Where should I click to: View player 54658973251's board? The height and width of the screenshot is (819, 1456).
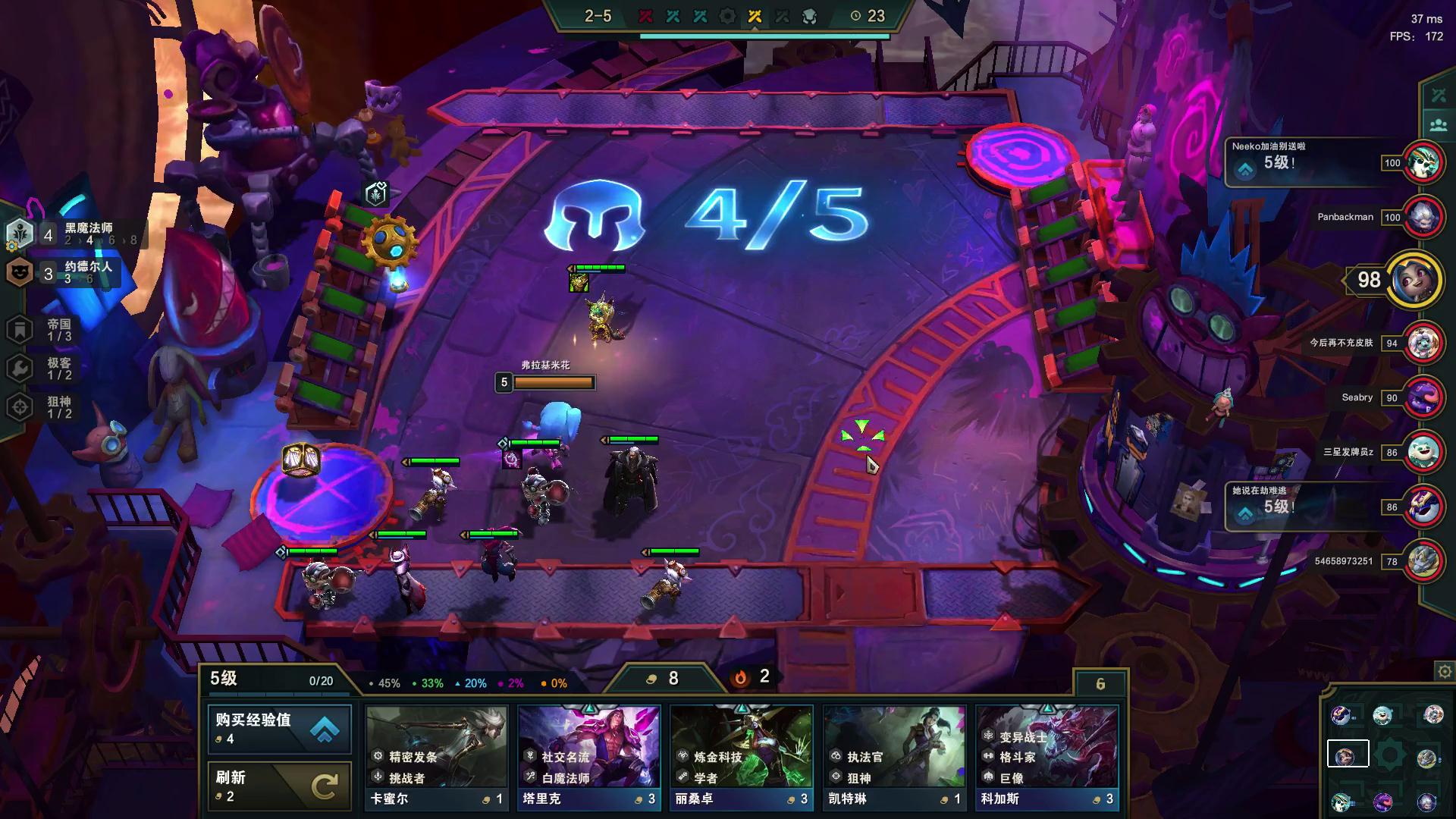[x=1423, y=562]
